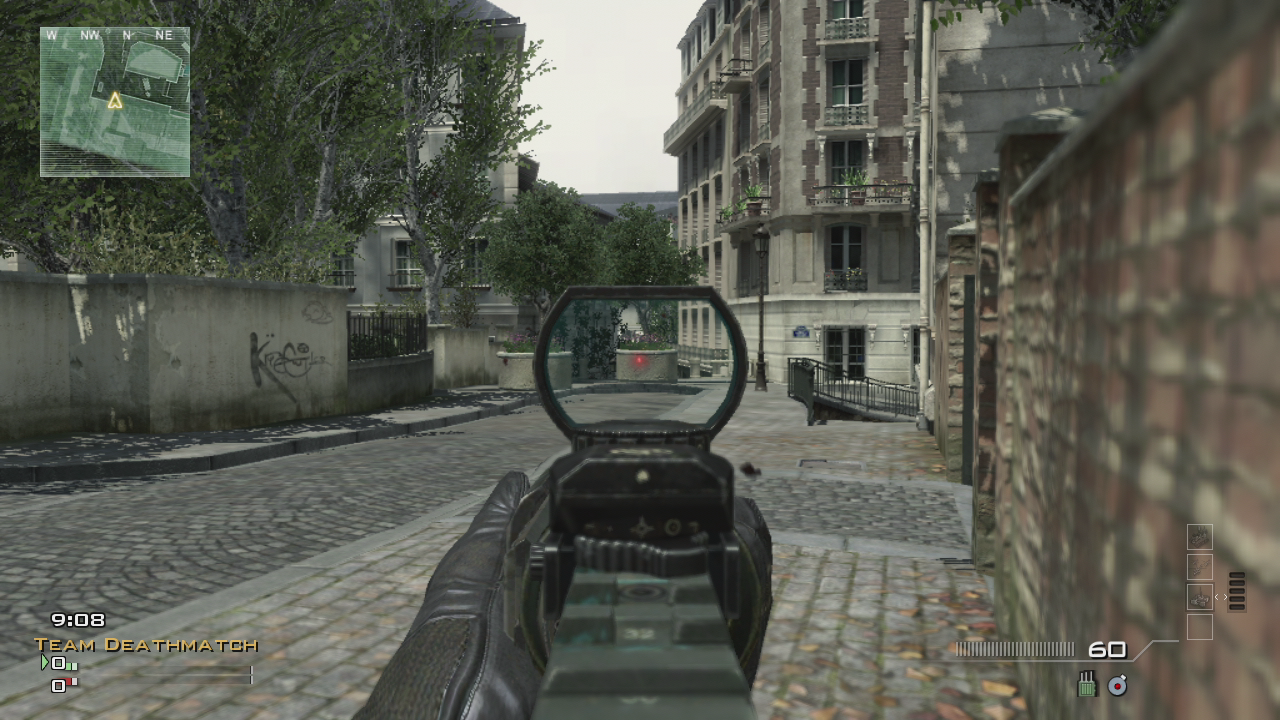Select the second killstreak reward icon
1280x720 pixels.
pos(1200,567)
